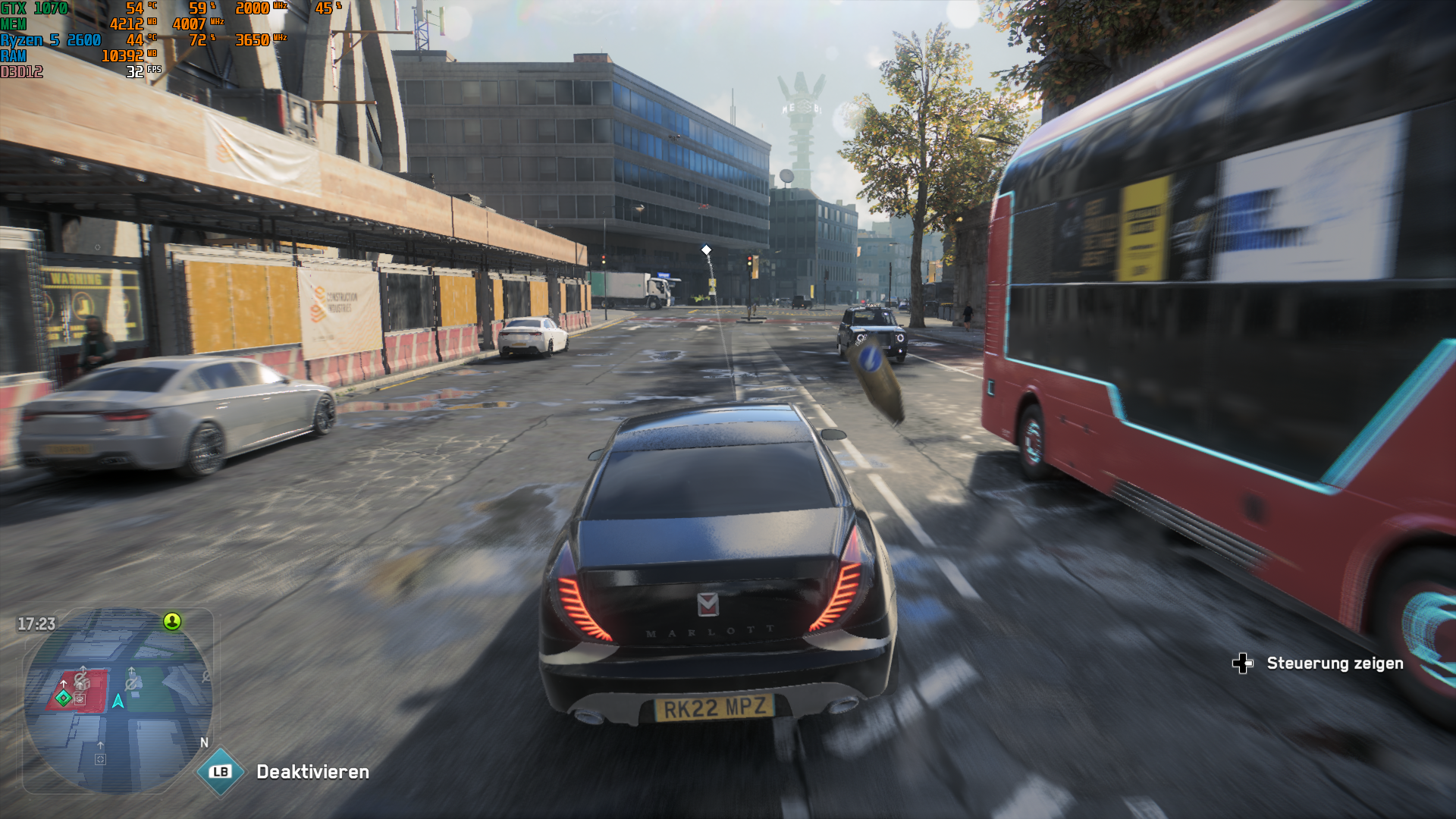Click the Steuerung zeigen prompt text
Screen dimensions: 1456x819
pos(1336,663)
